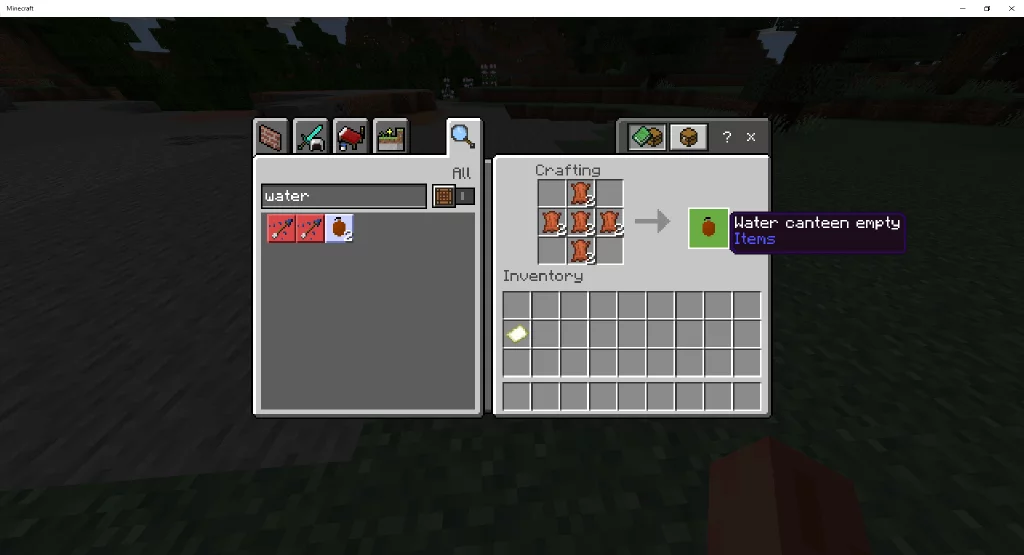Close the crafting screen with the X
Image resolution: width=1024 pixels, height=555 pixels.
click(x=751, y=137)
